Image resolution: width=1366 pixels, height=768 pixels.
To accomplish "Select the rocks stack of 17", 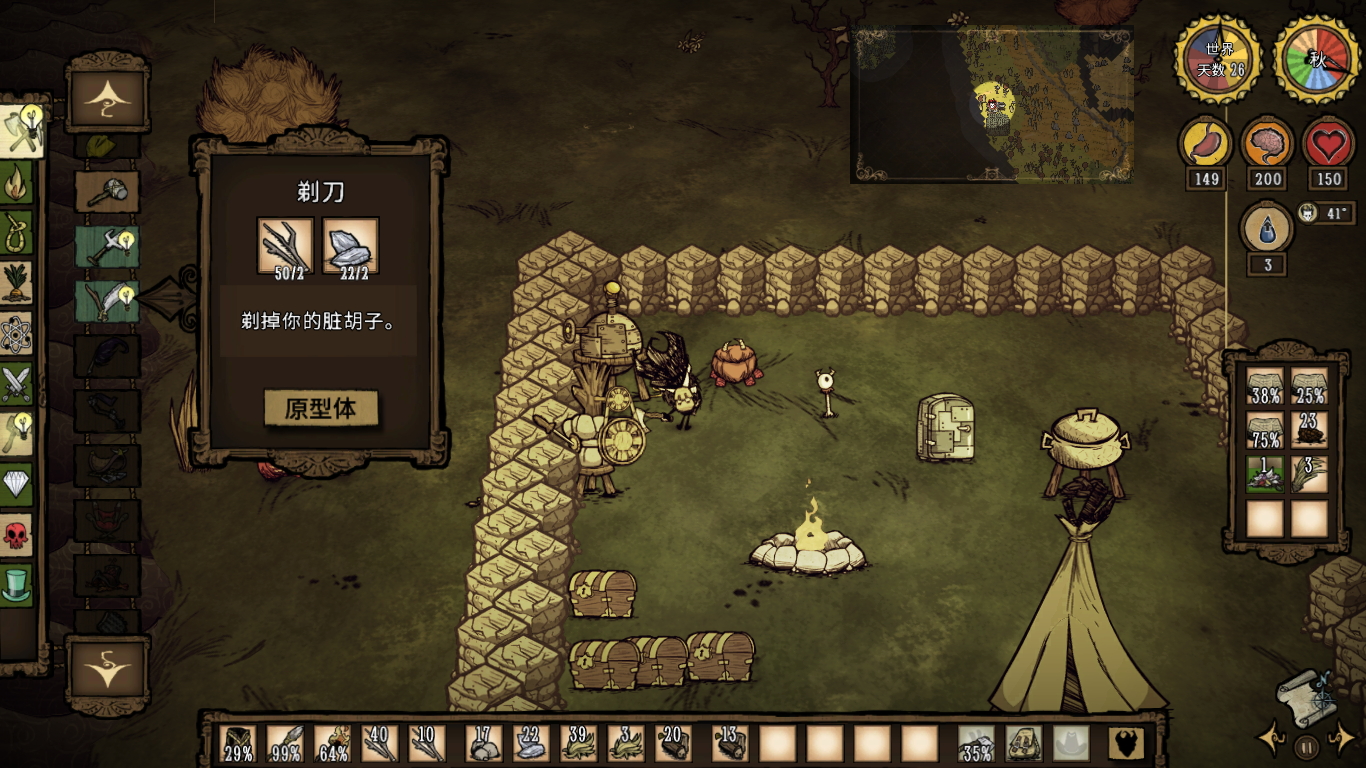I will tap(484, 744).
